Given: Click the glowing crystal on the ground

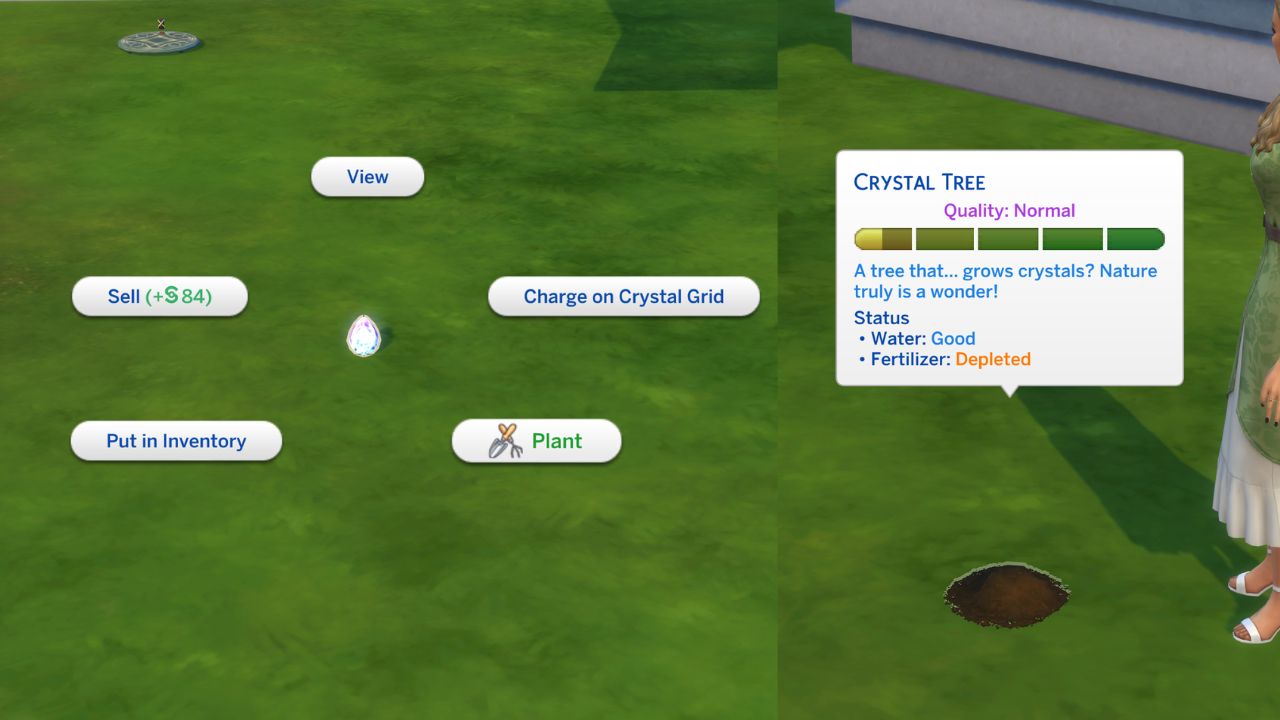Looking at the screenshot, I should click(364, 335).
